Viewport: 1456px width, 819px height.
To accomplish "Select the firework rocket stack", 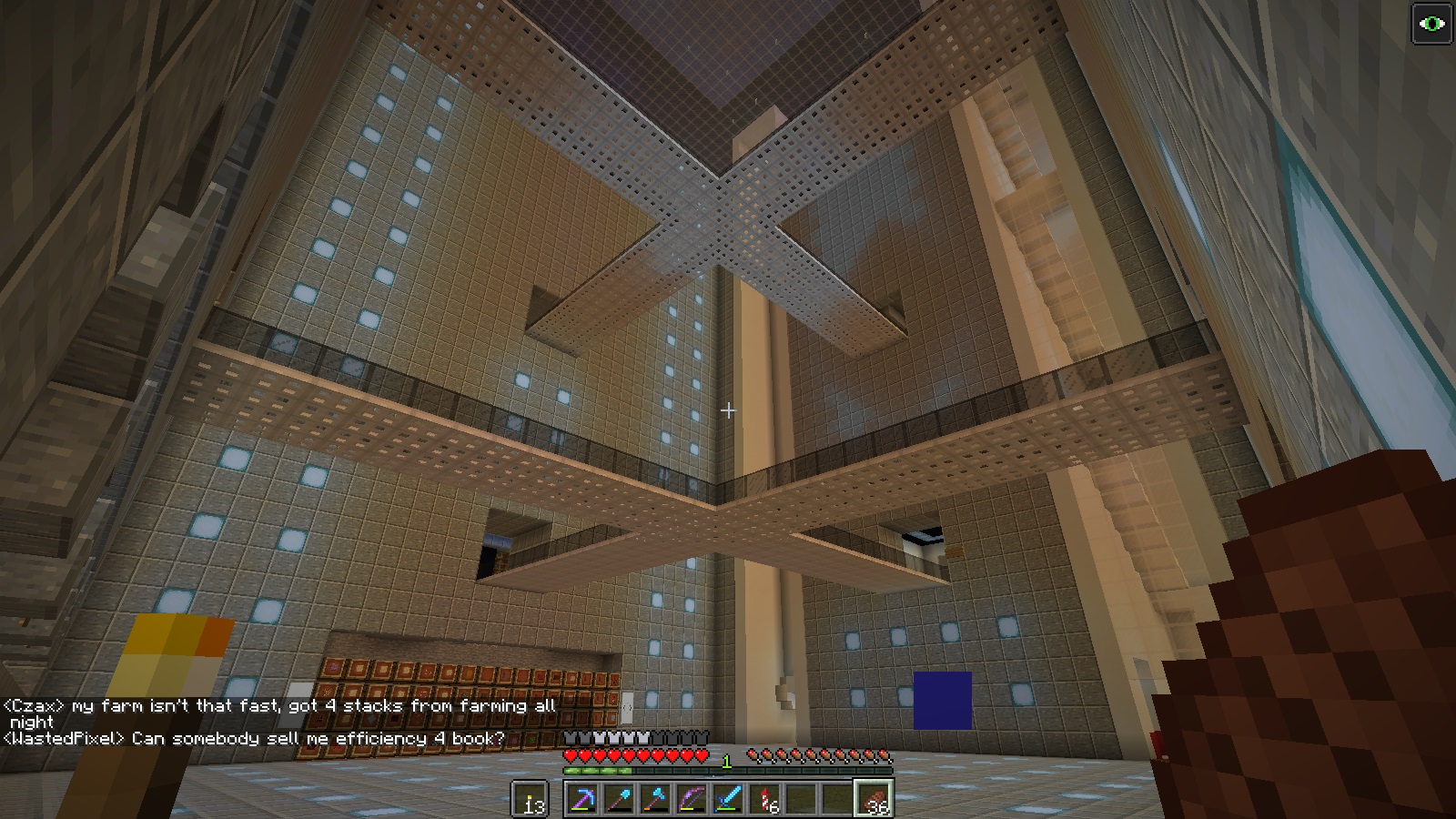I will 764,799.
